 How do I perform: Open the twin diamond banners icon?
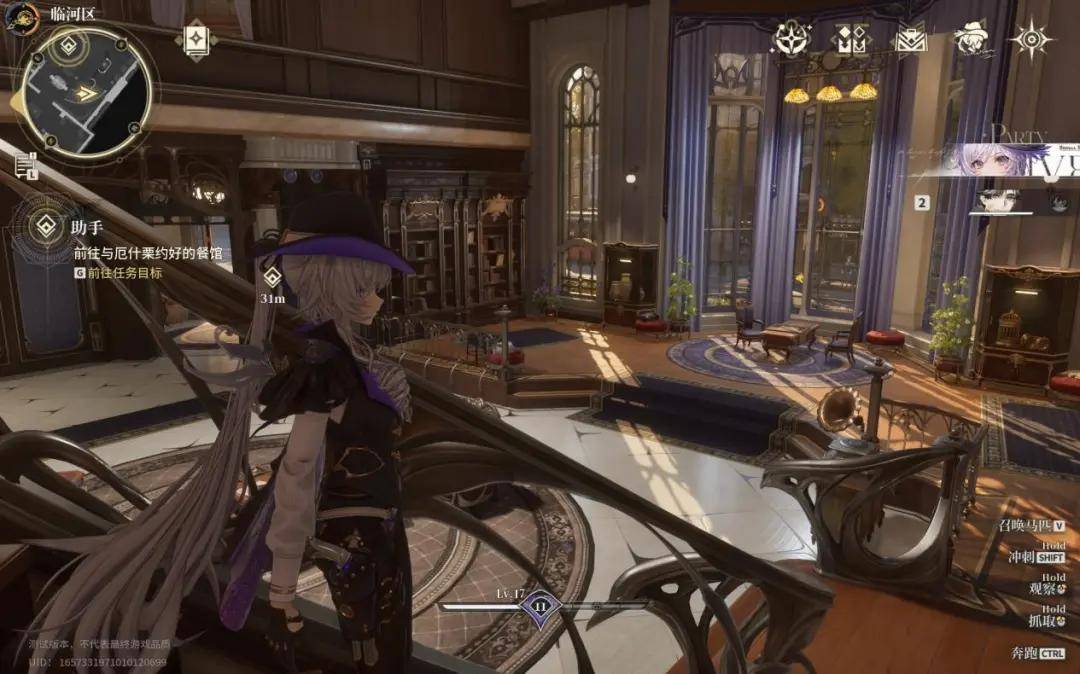(x=851, y=39)
